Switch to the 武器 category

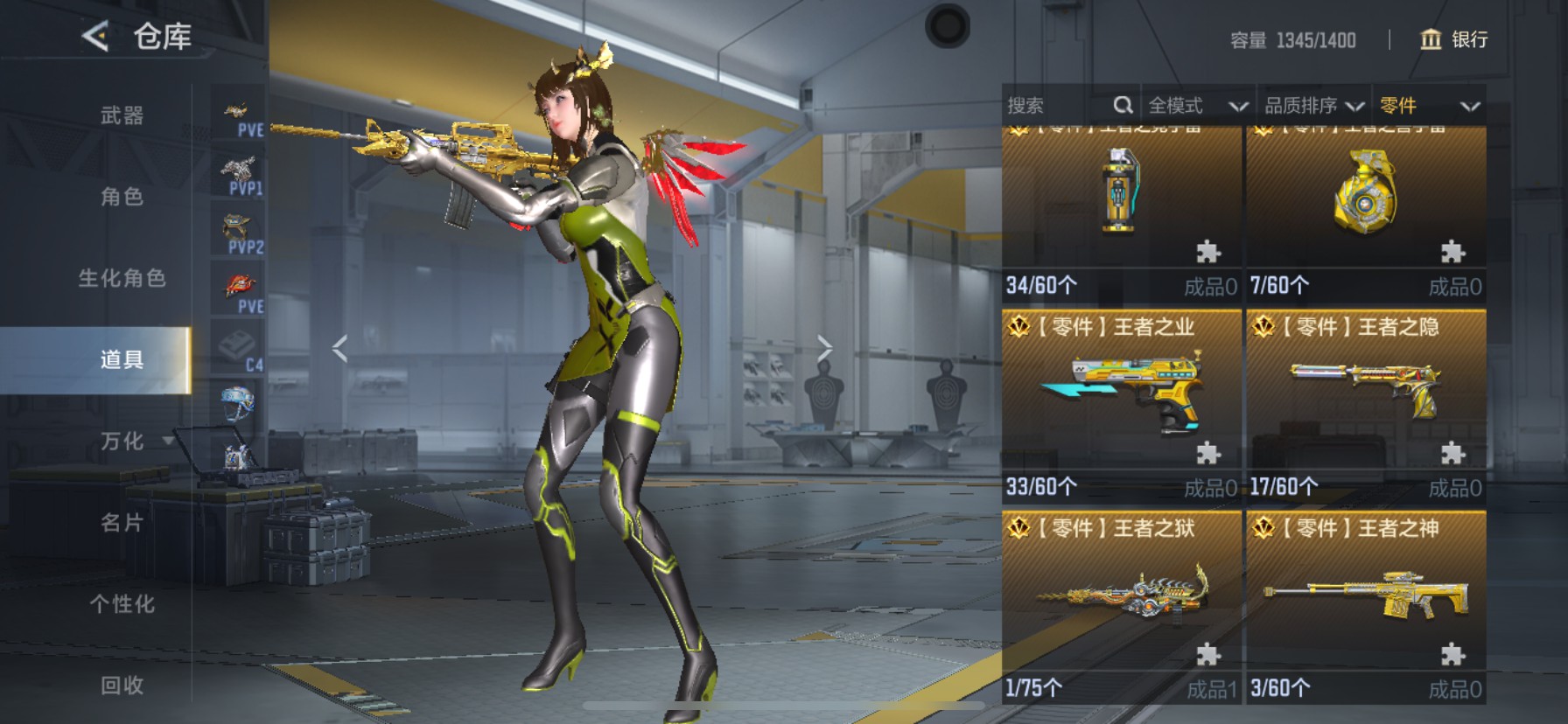[x=122, y=115]
